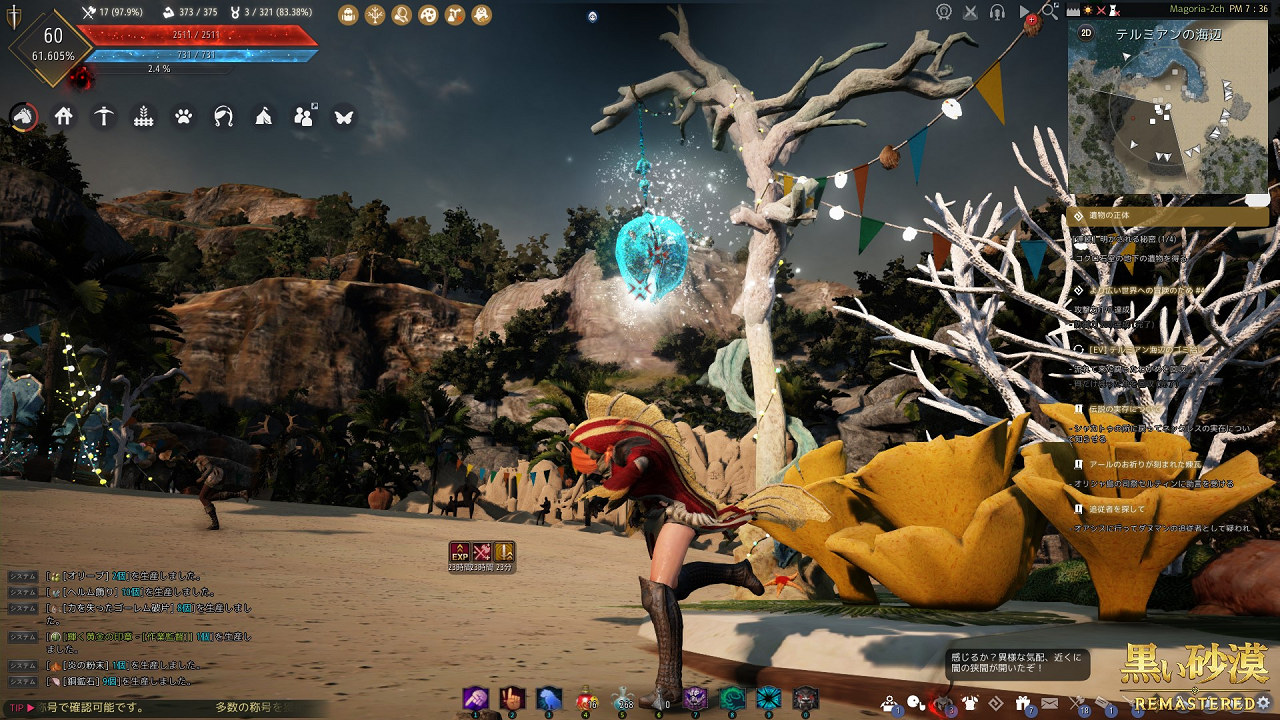Click the maid hair-silhouette icon

coord(223,116)
